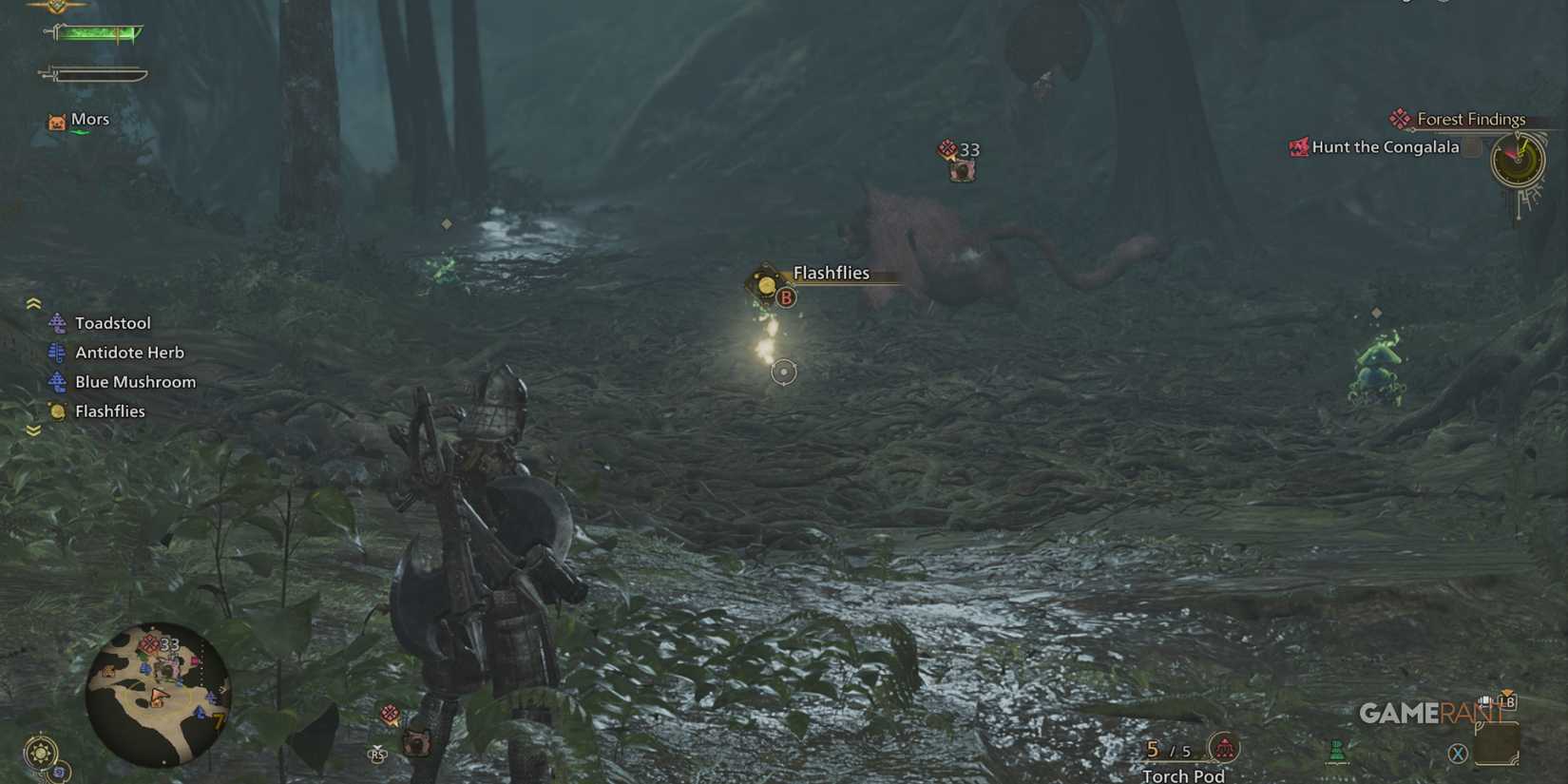Click the Antidote Herb item icon
The height and width of the screenshot is (784, 1568).
coord(57,352)
